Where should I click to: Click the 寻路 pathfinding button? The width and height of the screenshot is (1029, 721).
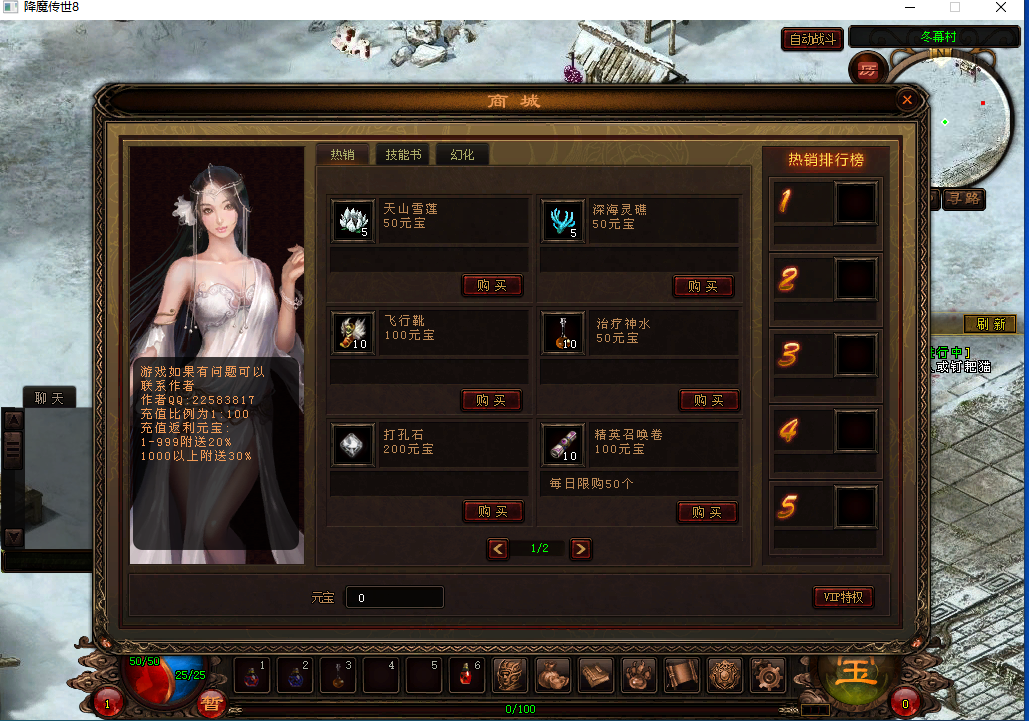click(964, 199)
